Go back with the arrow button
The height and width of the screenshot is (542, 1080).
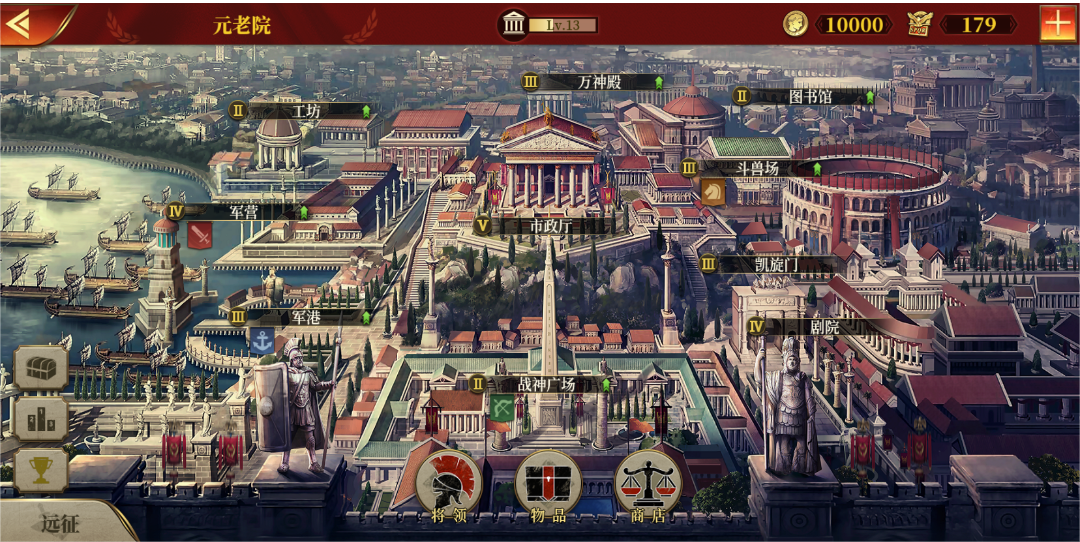[x=20, y=23]
